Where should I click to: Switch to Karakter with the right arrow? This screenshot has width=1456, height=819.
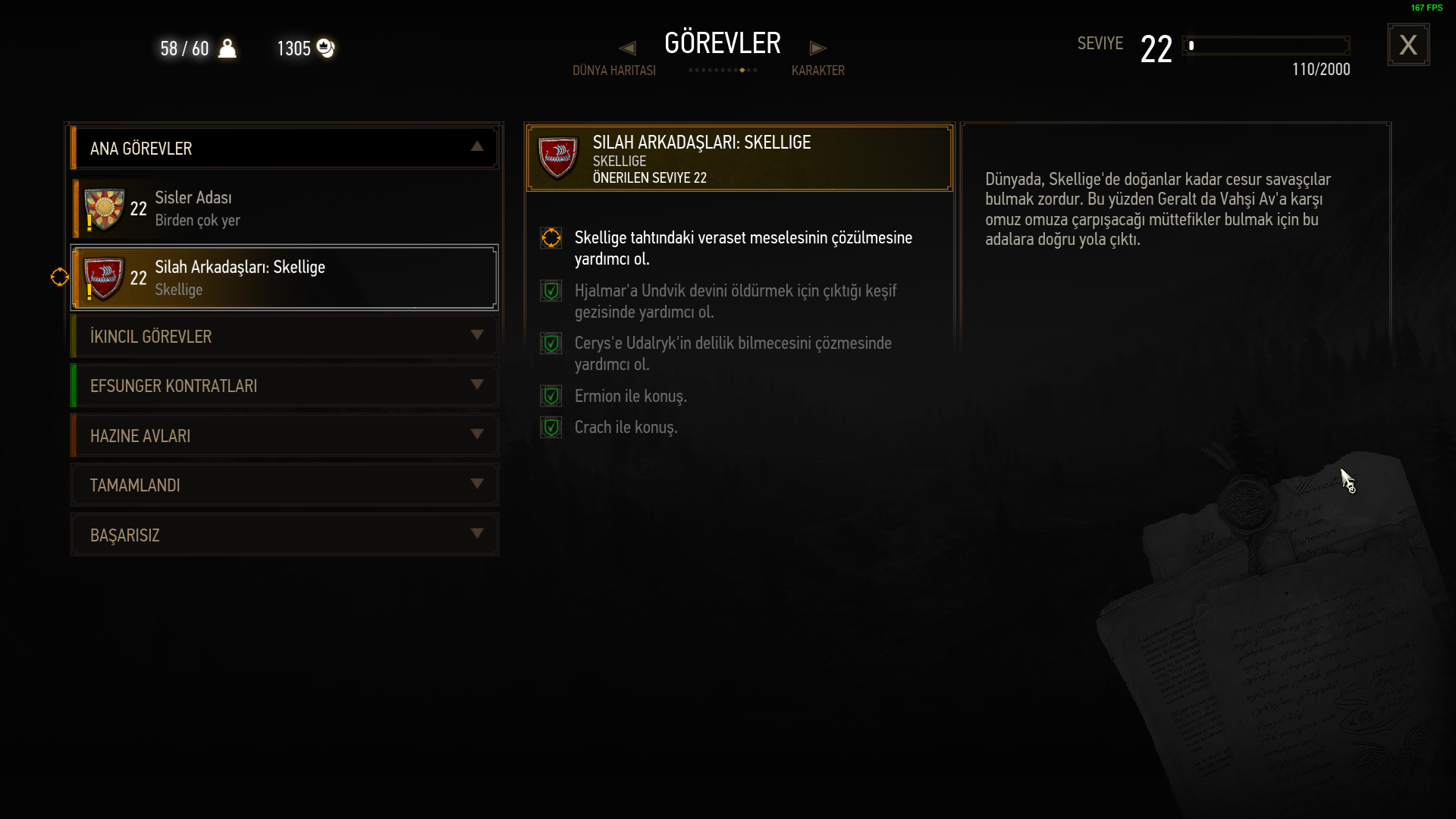817,49
